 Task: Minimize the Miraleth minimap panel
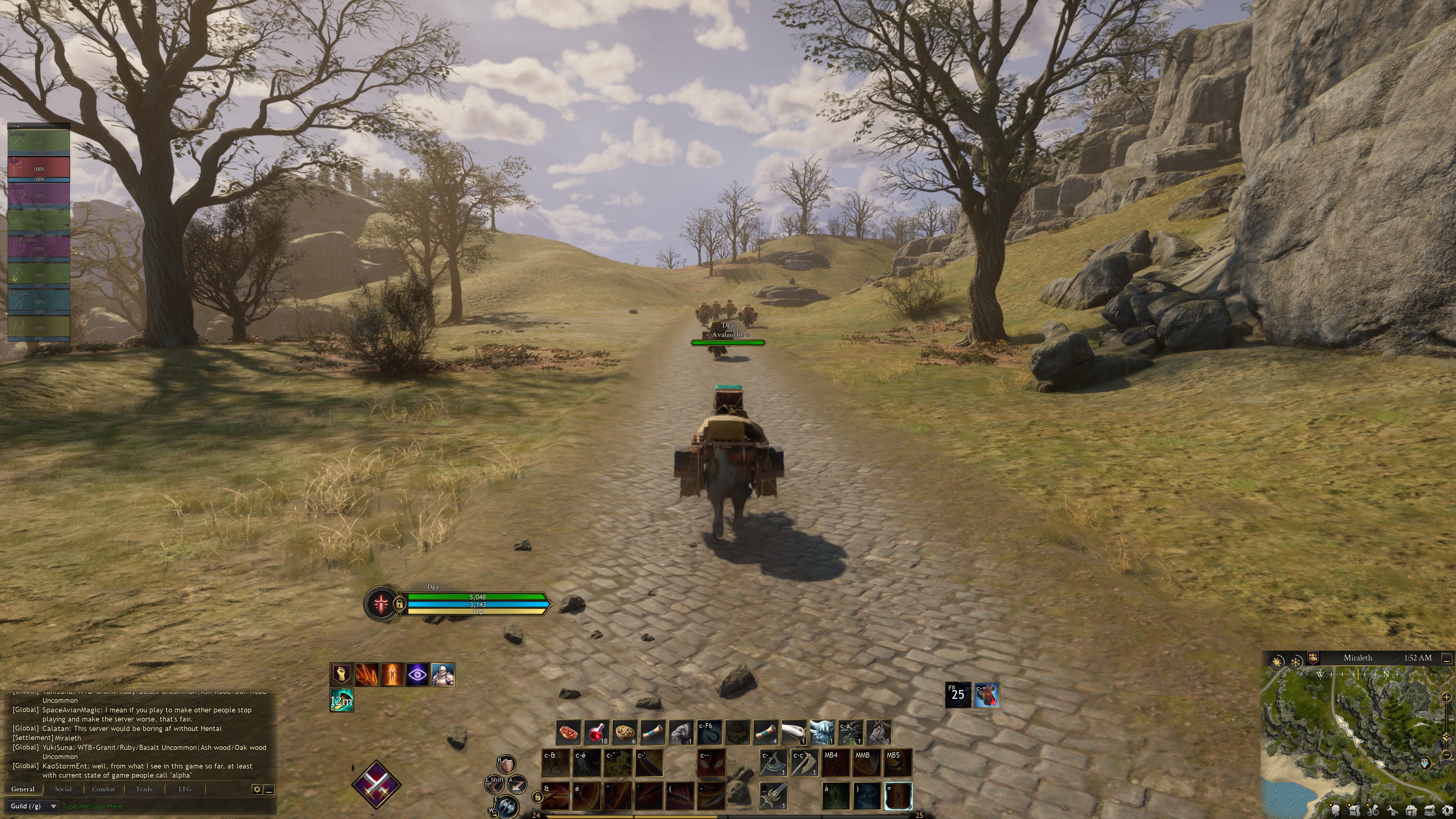(1447, 659)
